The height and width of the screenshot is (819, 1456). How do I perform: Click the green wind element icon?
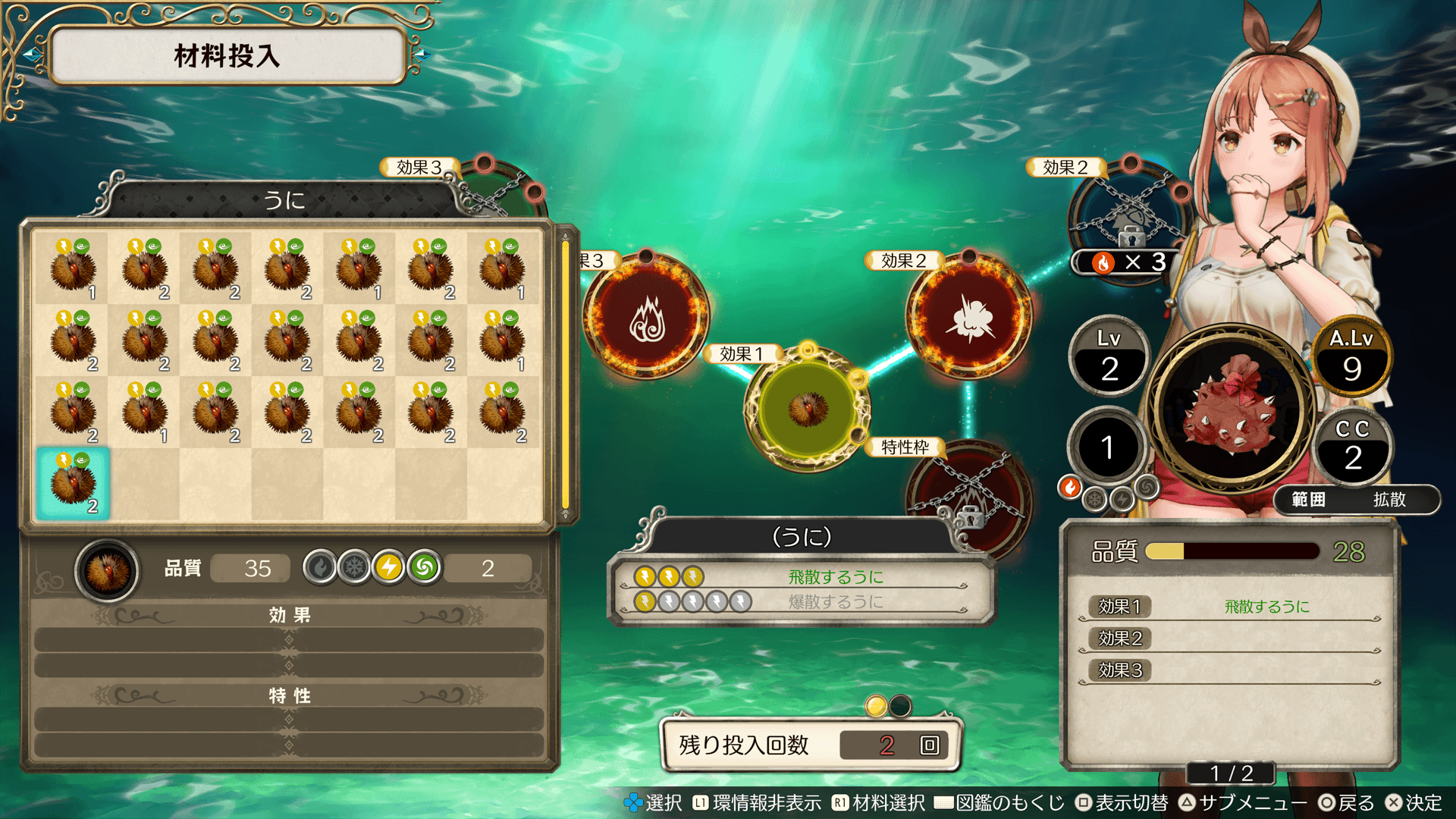(425, 567)
